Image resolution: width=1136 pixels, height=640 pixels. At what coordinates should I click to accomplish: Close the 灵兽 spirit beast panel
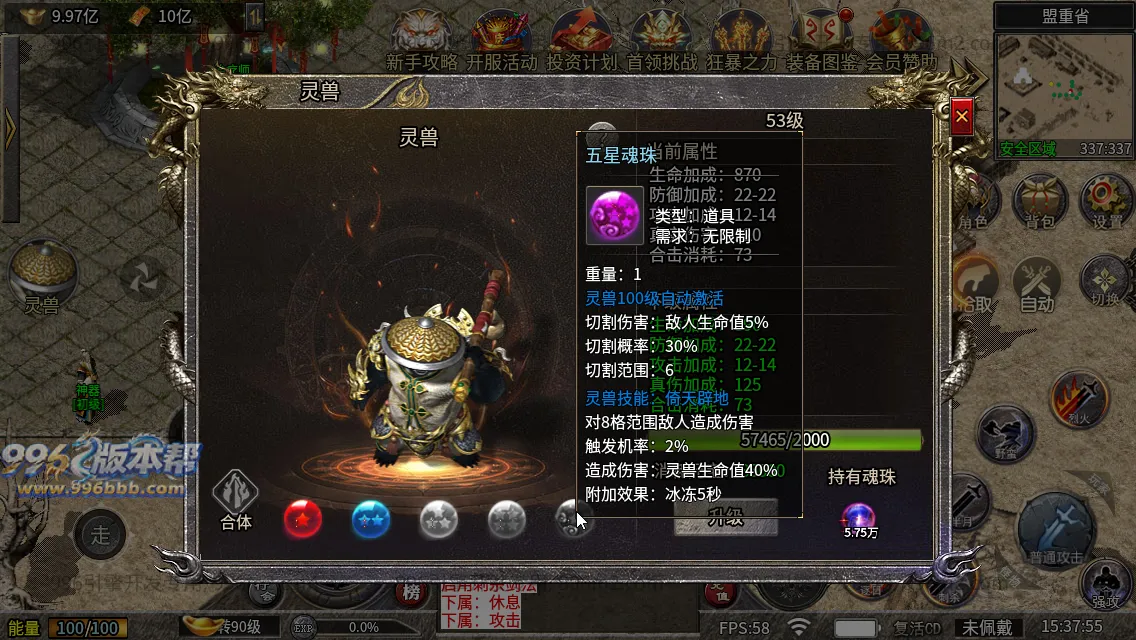(962, 117)
